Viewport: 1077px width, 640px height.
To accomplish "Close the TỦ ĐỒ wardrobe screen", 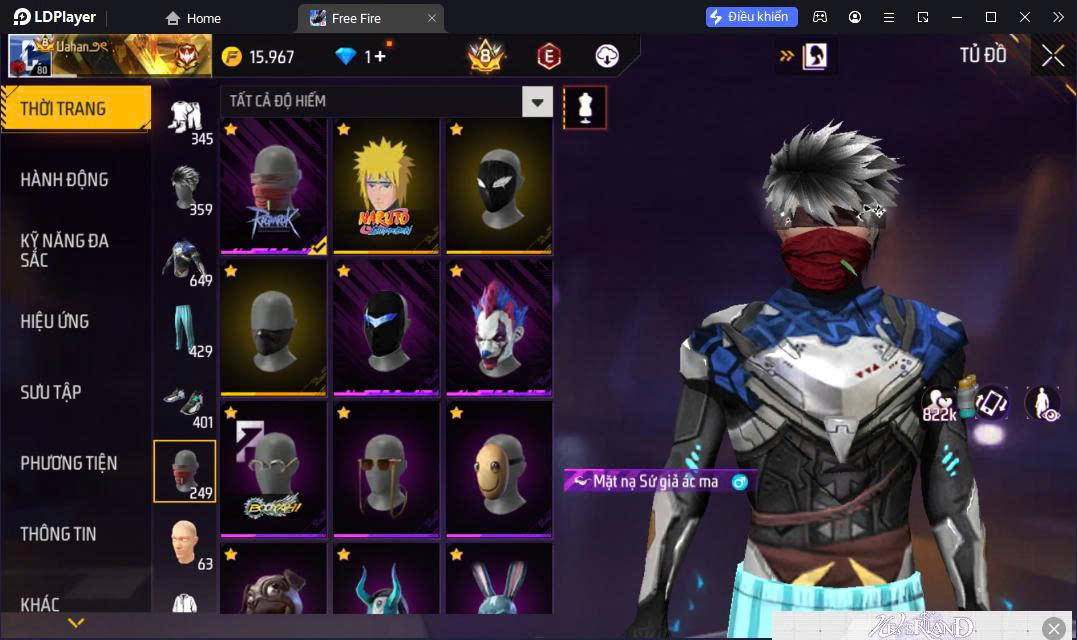I will [1053, 56].
